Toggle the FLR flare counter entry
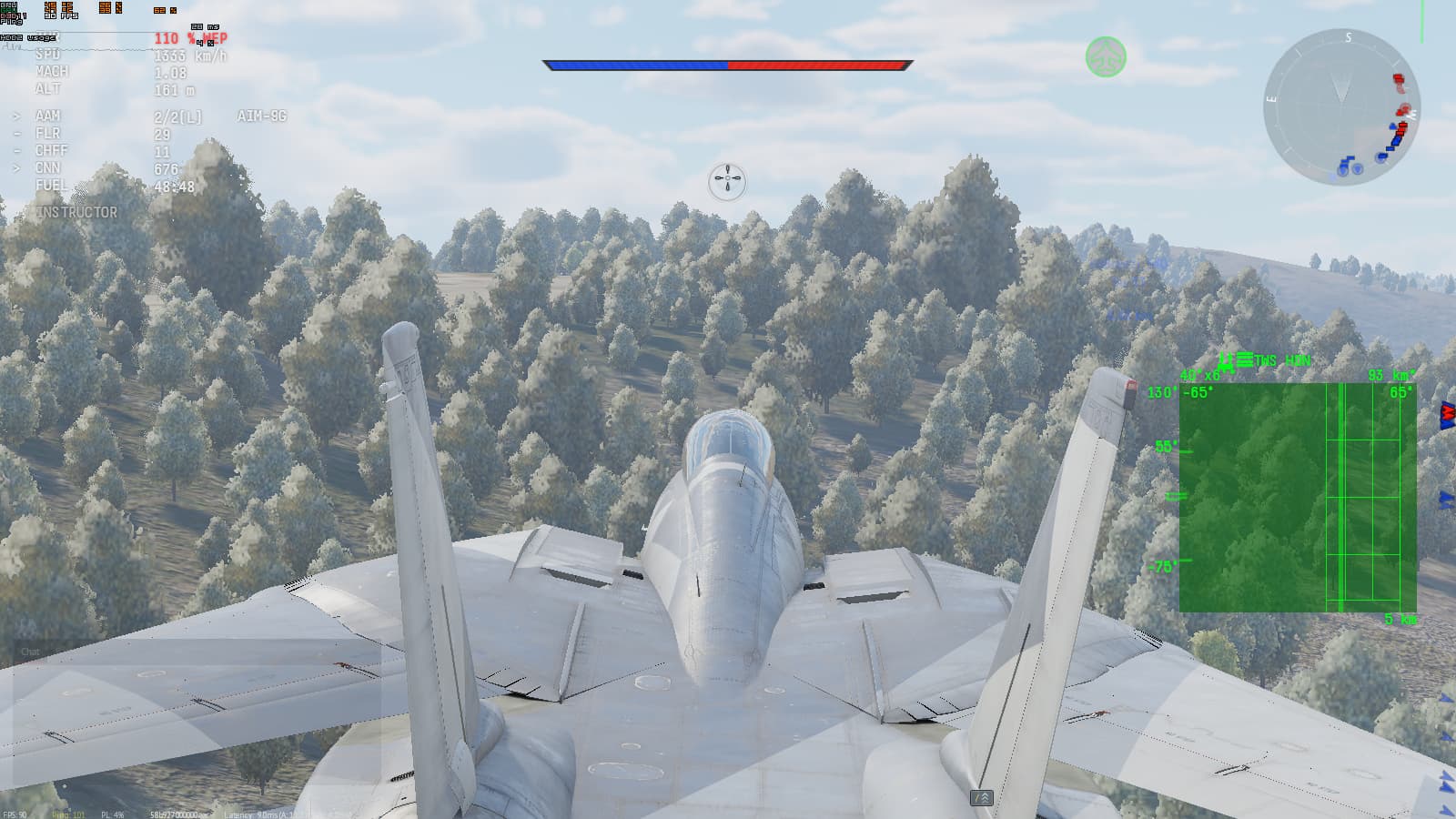The width and height of the screenshot is (1456, 819). 48,133
